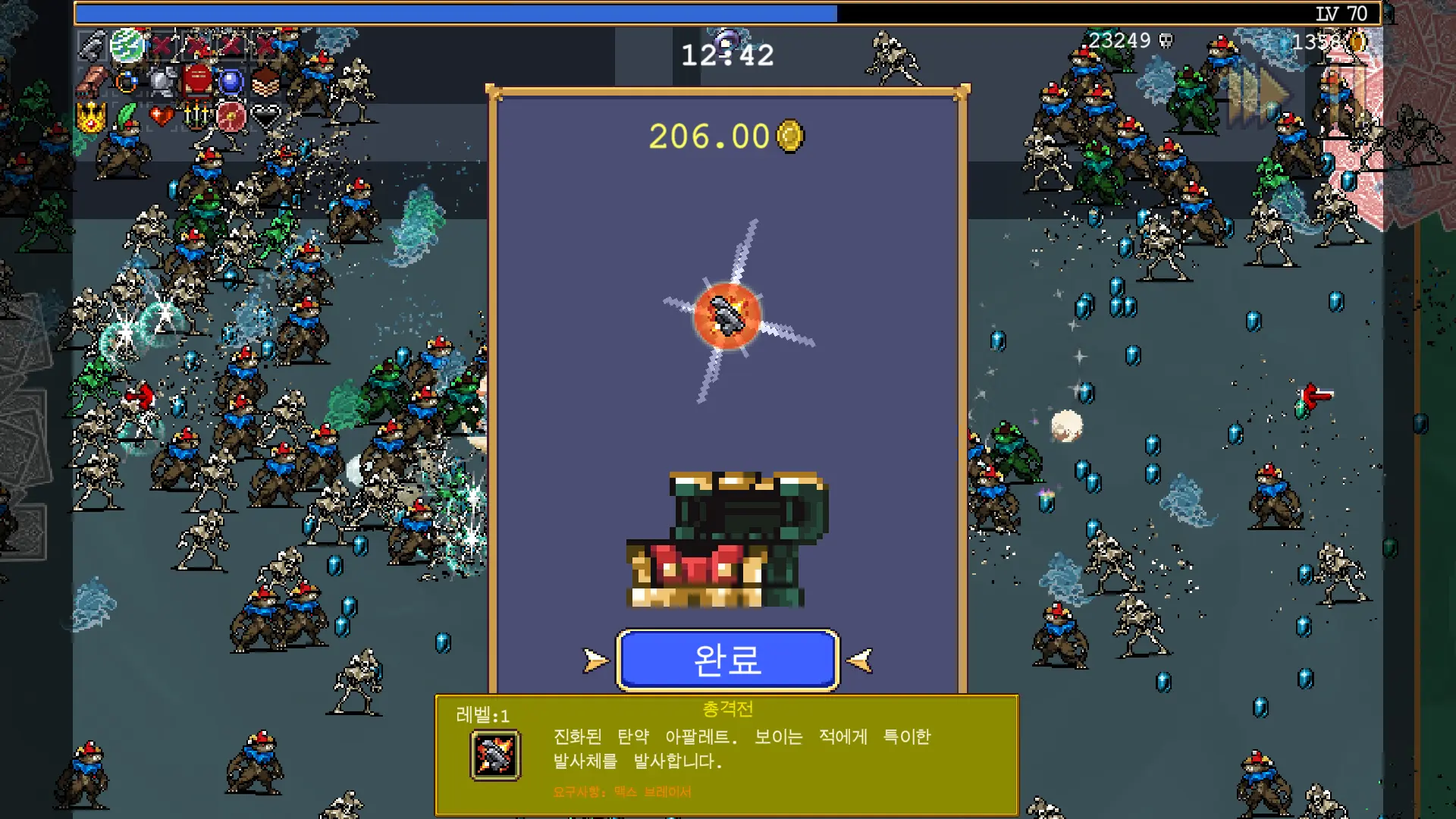Click the green globe weapon icon
This screenshot has height=819, width=1456.
pos(126,45)
